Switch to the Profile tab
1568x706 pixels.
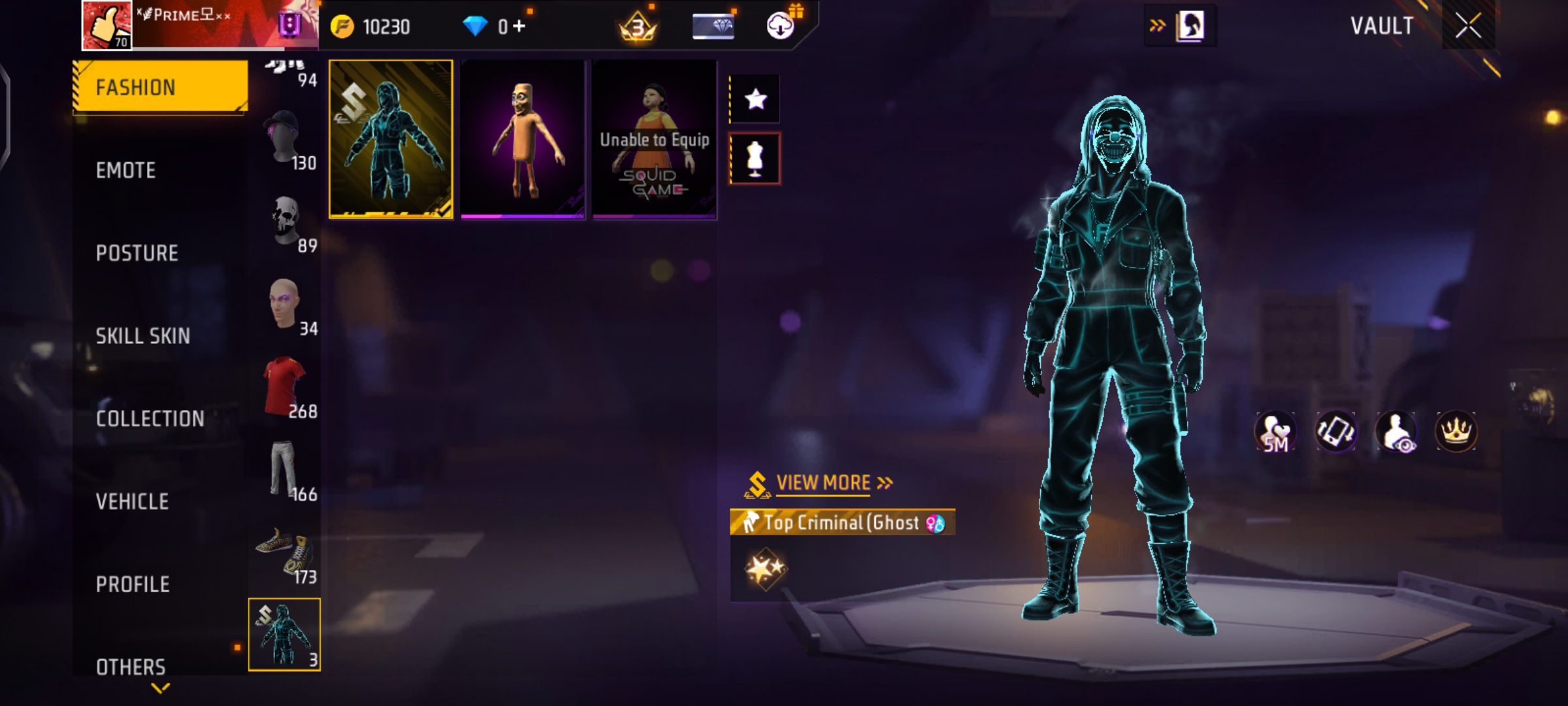point(133,584)
